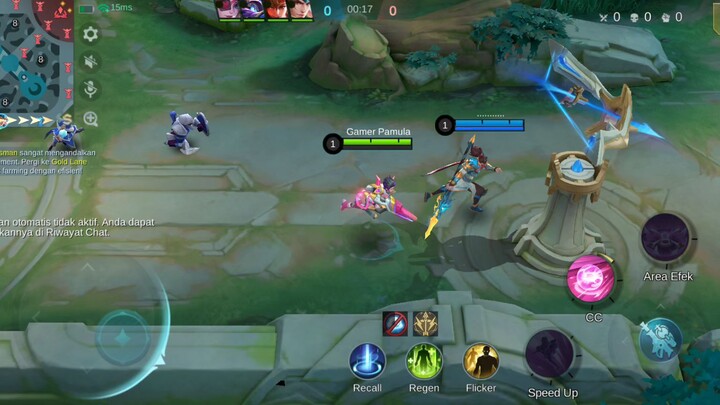The height and width of the screenshot is (405, 720).
Task: Click the magnifier zoom icon beside minimap
Action: pyautogui.click(x=91, y=119)
